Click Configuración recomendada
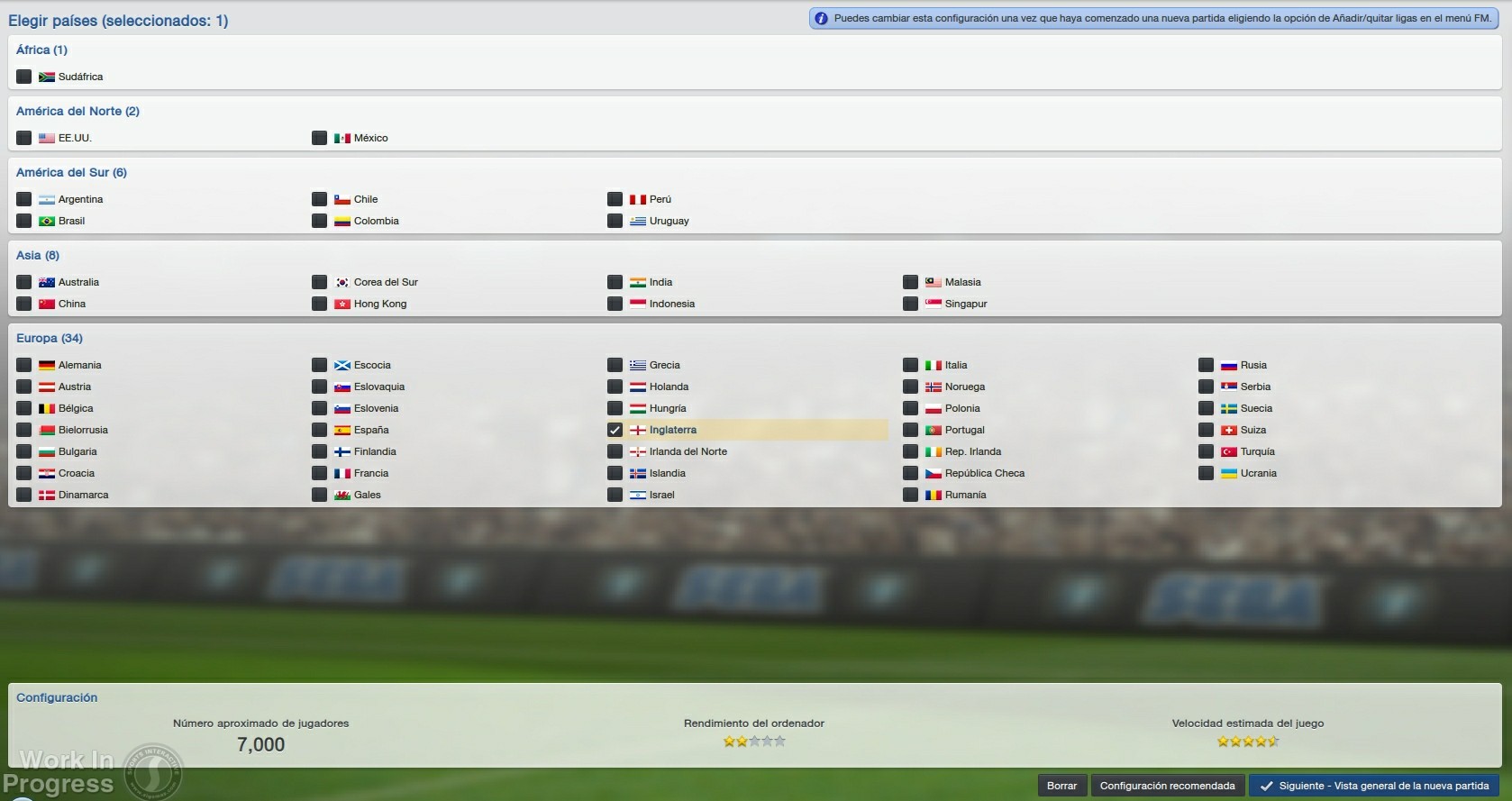This screenshot has height=801, width=1512. (1166, 785)
